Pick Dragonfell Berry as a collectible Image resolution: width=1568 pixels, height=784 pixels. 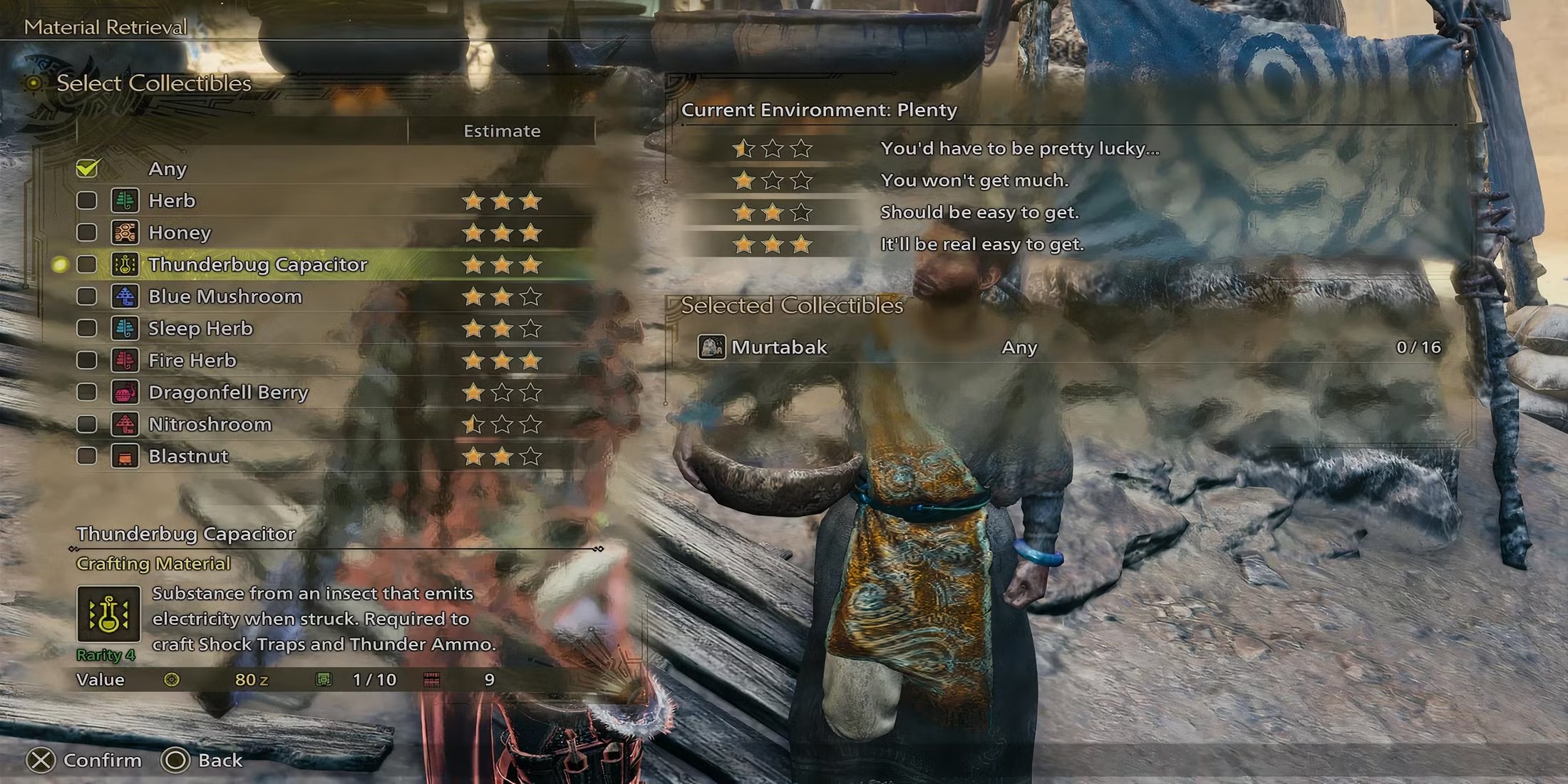[228, 392]
